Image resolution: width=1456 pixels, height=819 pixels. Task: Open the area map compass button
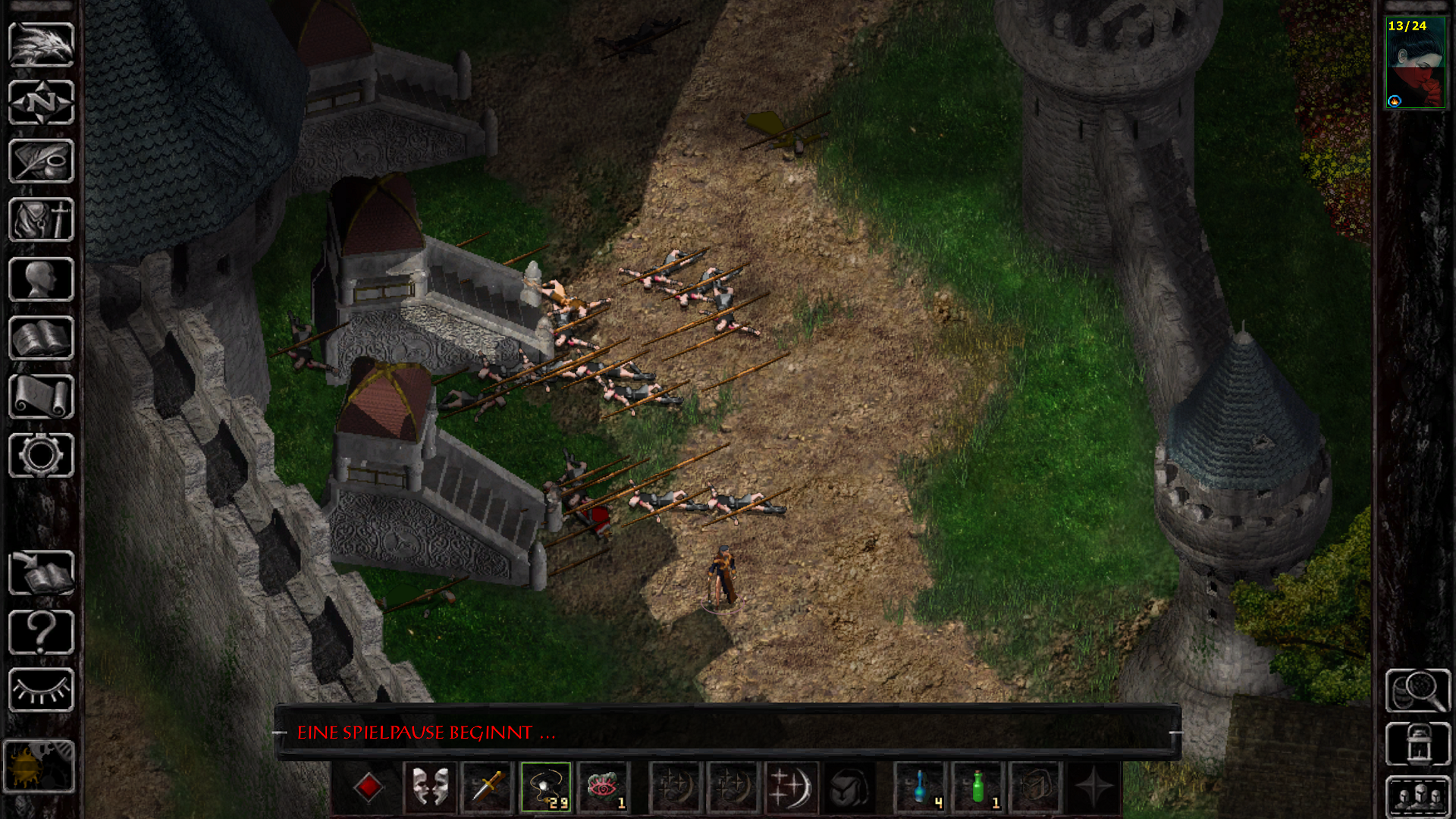pyautogui.click(x=41, y=102)
